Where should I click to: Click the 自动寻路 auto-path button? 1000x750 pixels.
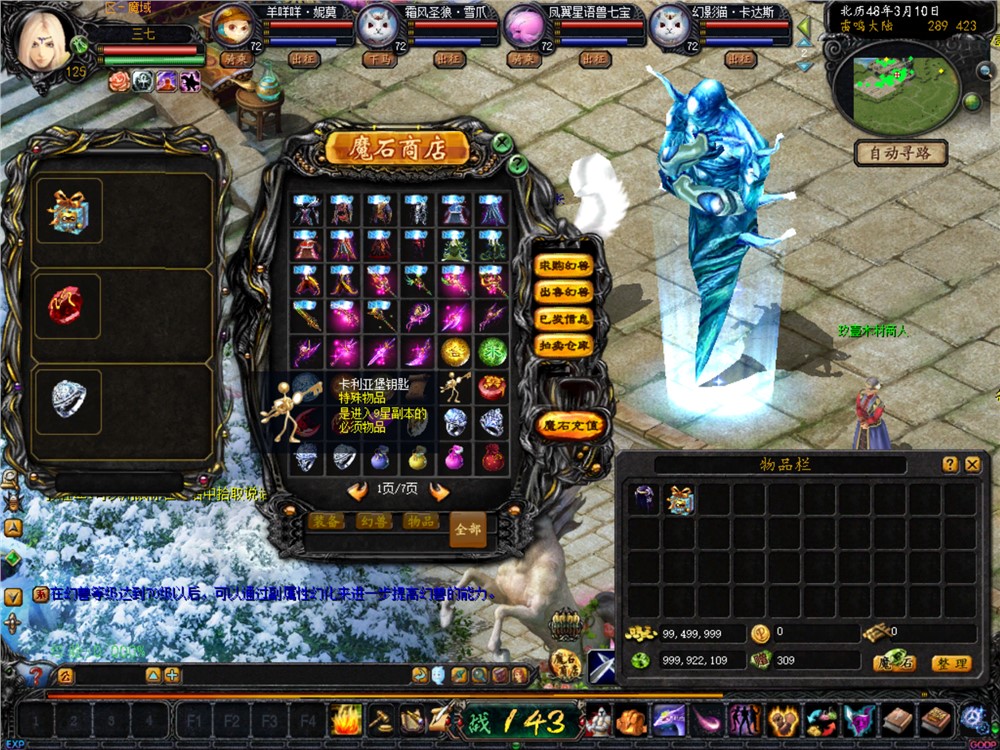coord(901,153)
